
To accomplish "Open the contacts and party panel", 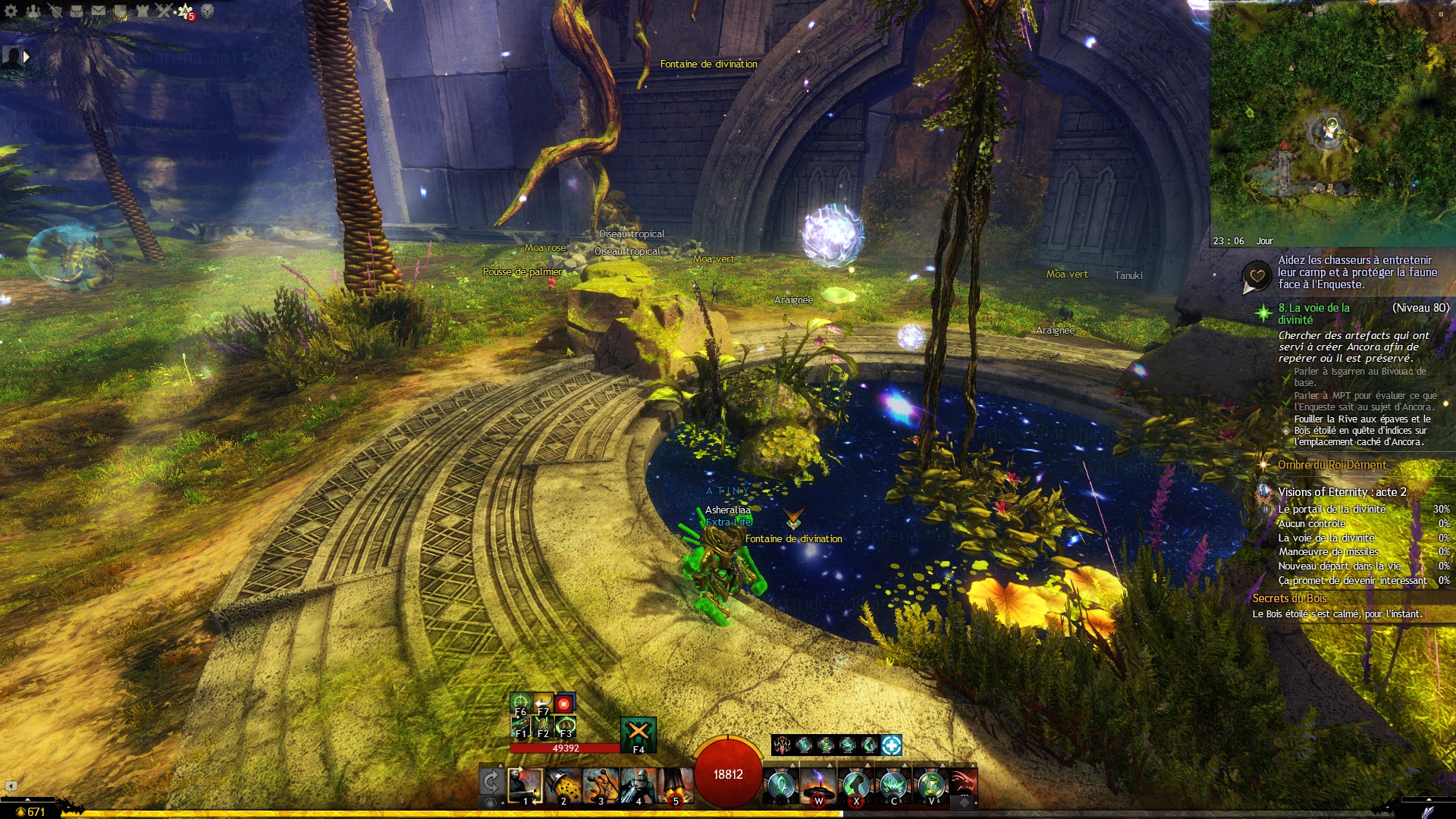I will [x=33, y=11].
